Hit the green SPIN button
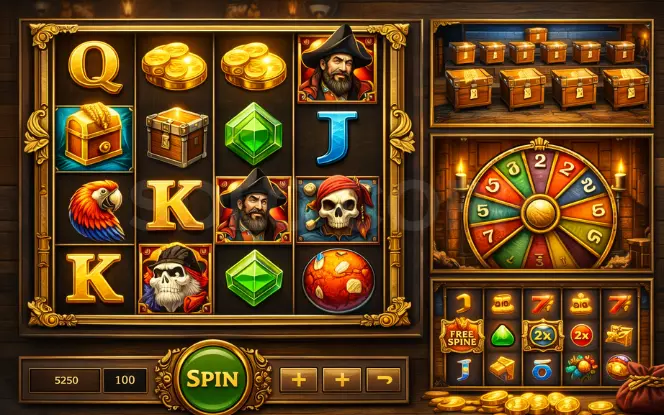Screen dimensions: 664x415 [x=212, y=379]
